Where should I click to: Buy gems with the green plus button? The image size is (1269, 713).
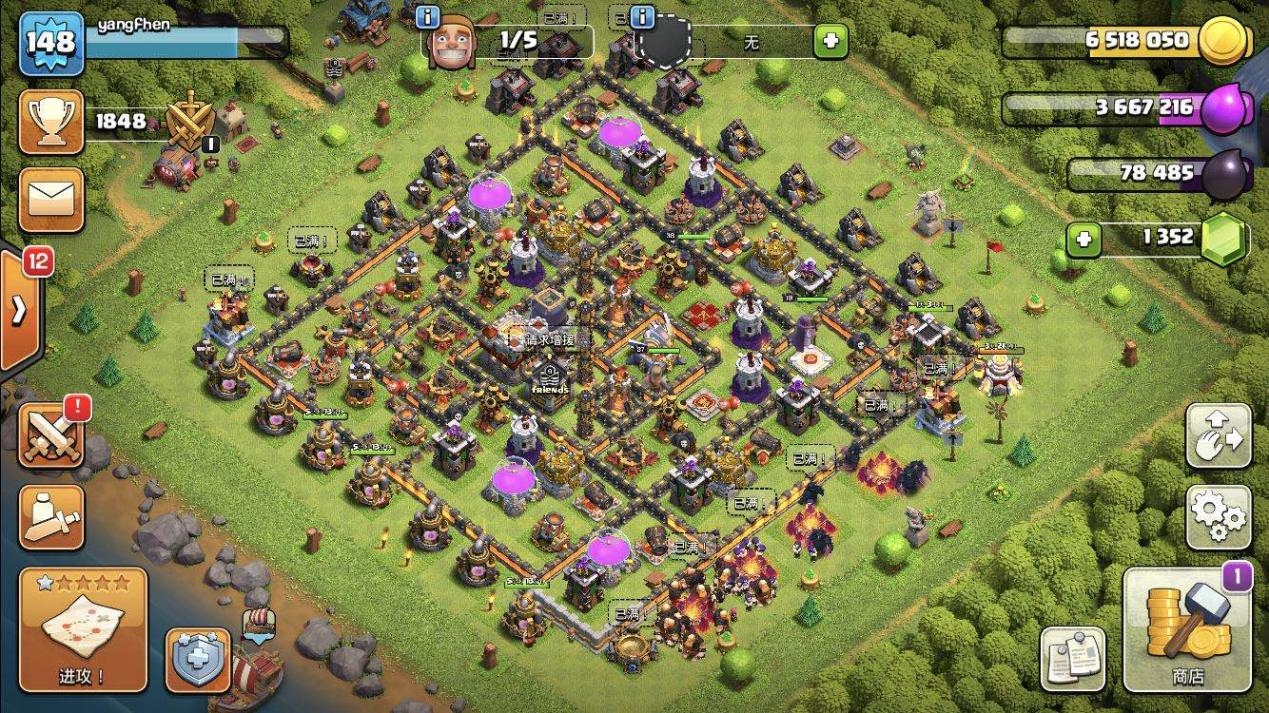pos(1083,239)
